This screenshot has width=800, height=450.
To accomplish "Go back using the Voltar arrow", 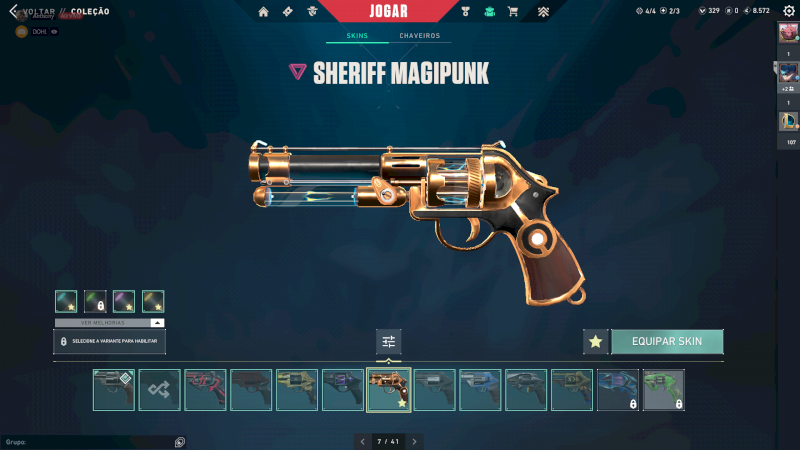I will [x=14, y=11].
